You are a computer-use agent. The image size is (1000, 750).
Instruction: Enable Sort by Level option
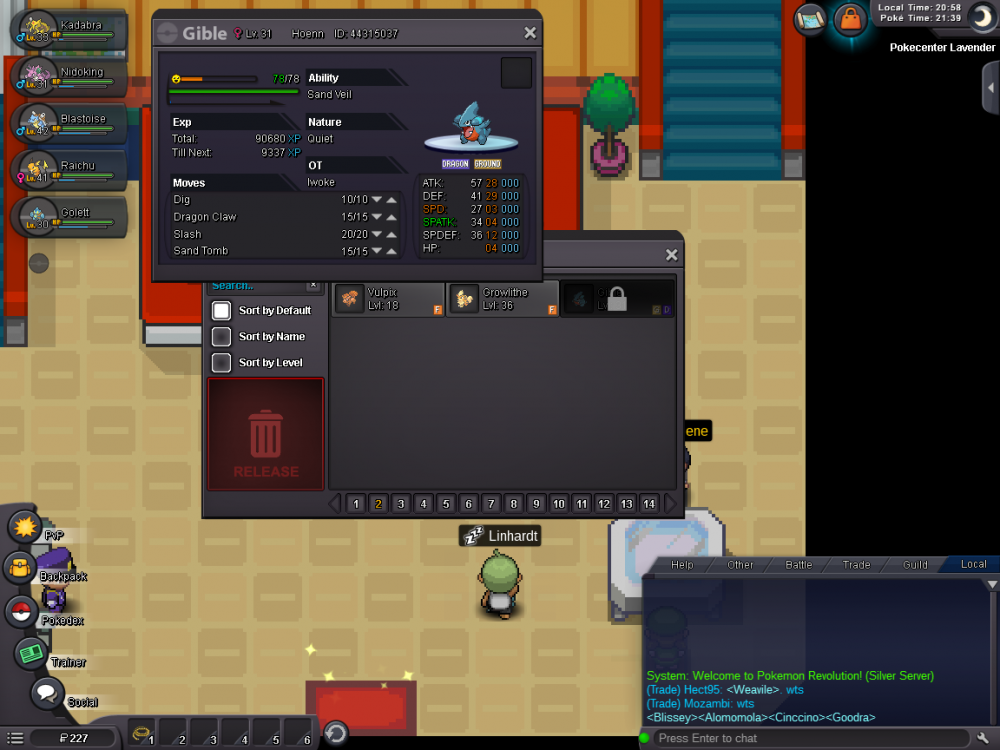[222, 363]
